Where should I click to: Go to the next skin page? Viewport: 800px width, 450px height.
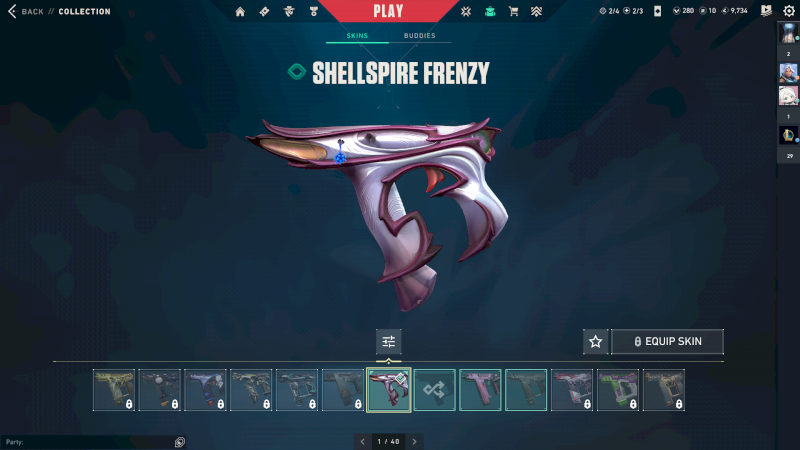[415, 441]
